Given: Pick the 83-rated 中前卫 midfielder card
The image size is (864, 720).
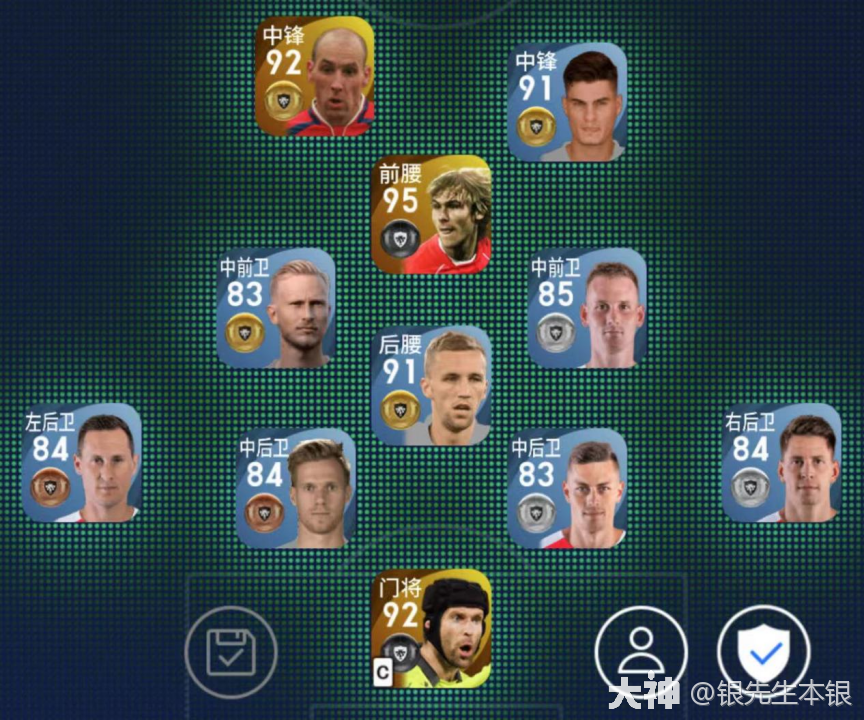Looking at the screenshot, I should [x=276, y=308].
